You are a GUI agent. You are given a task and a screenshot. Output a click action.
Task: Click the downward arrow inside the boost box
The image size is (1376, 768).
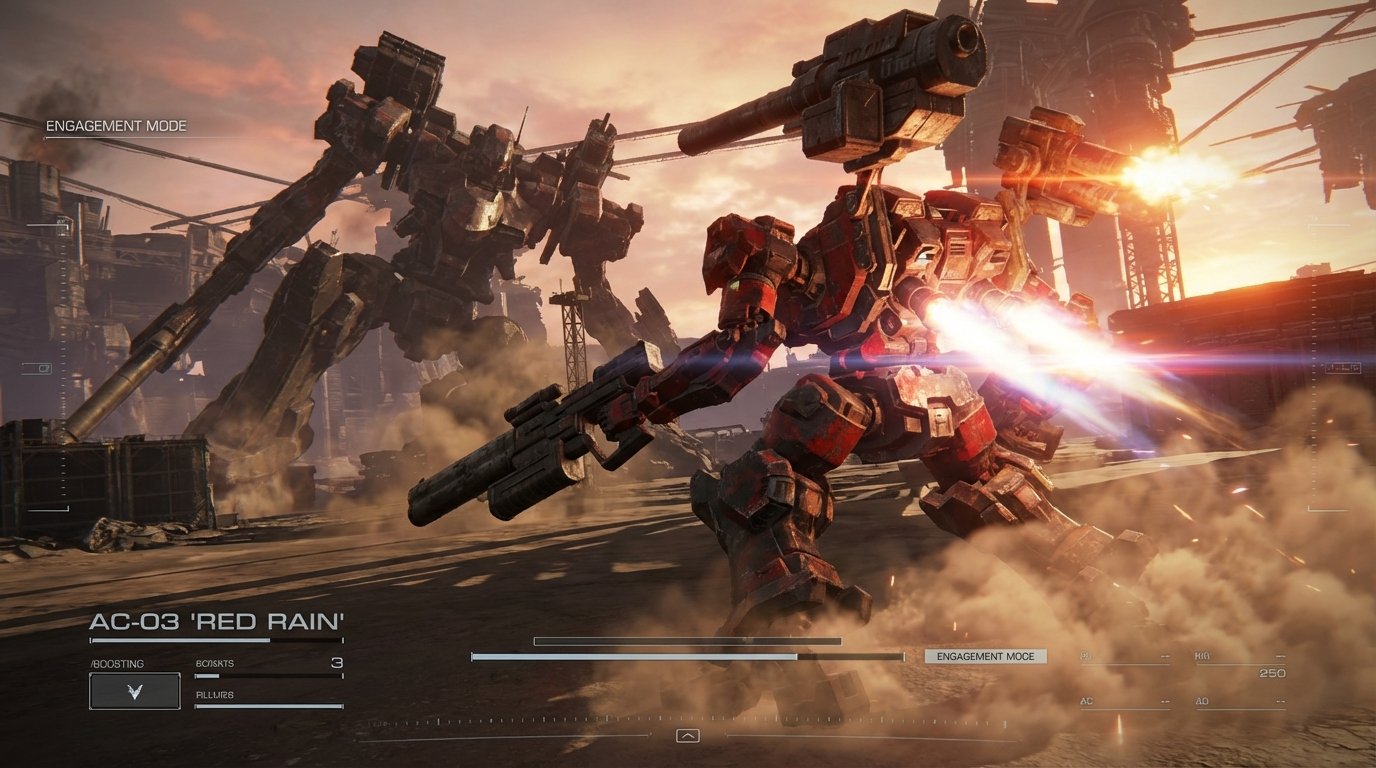coord(132,689)
